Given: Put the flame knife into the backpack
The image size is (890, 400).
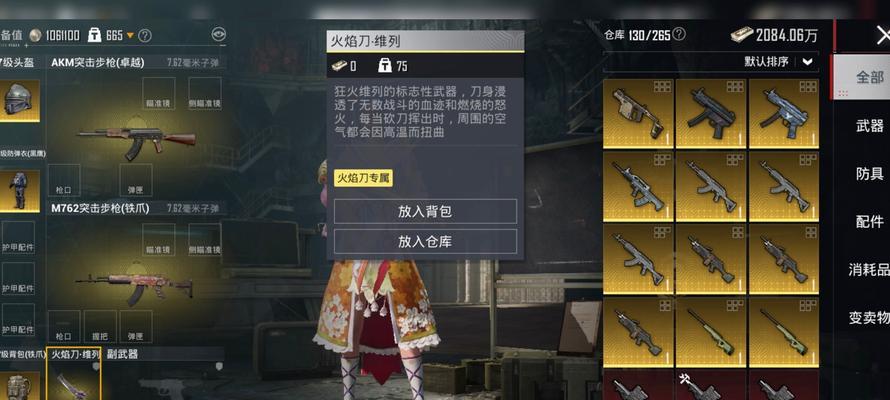Looking at the screenshot, I should [x=425, y=211].
